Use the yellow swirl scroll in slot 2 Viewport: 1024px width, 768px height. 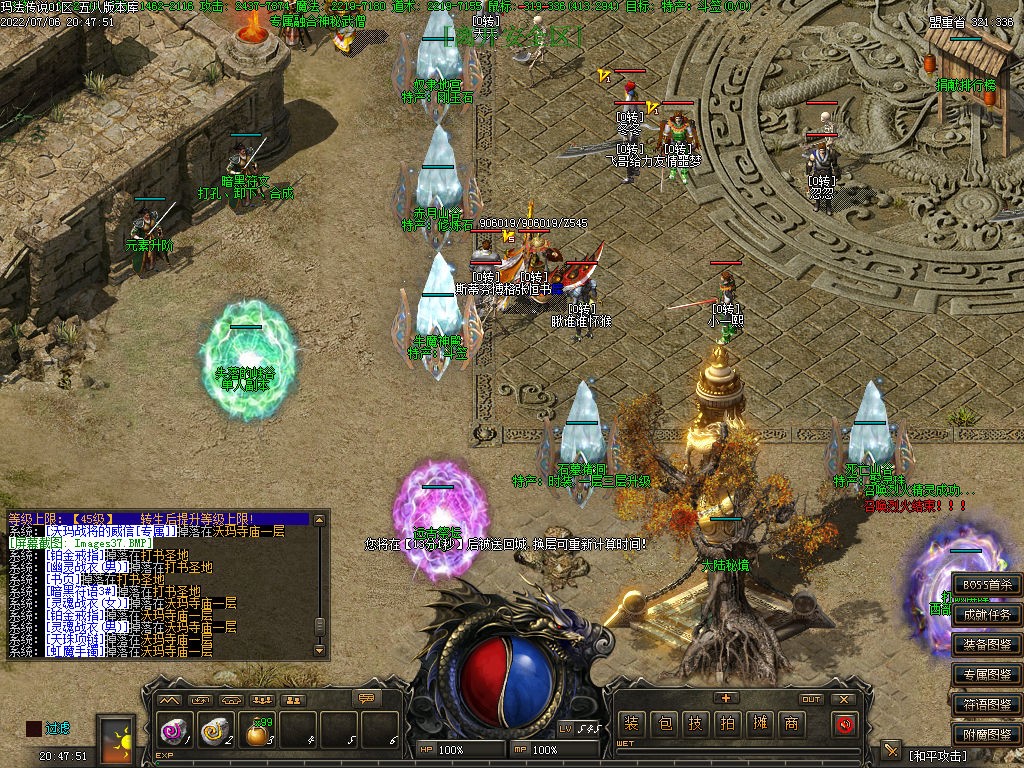pos(214,732)
